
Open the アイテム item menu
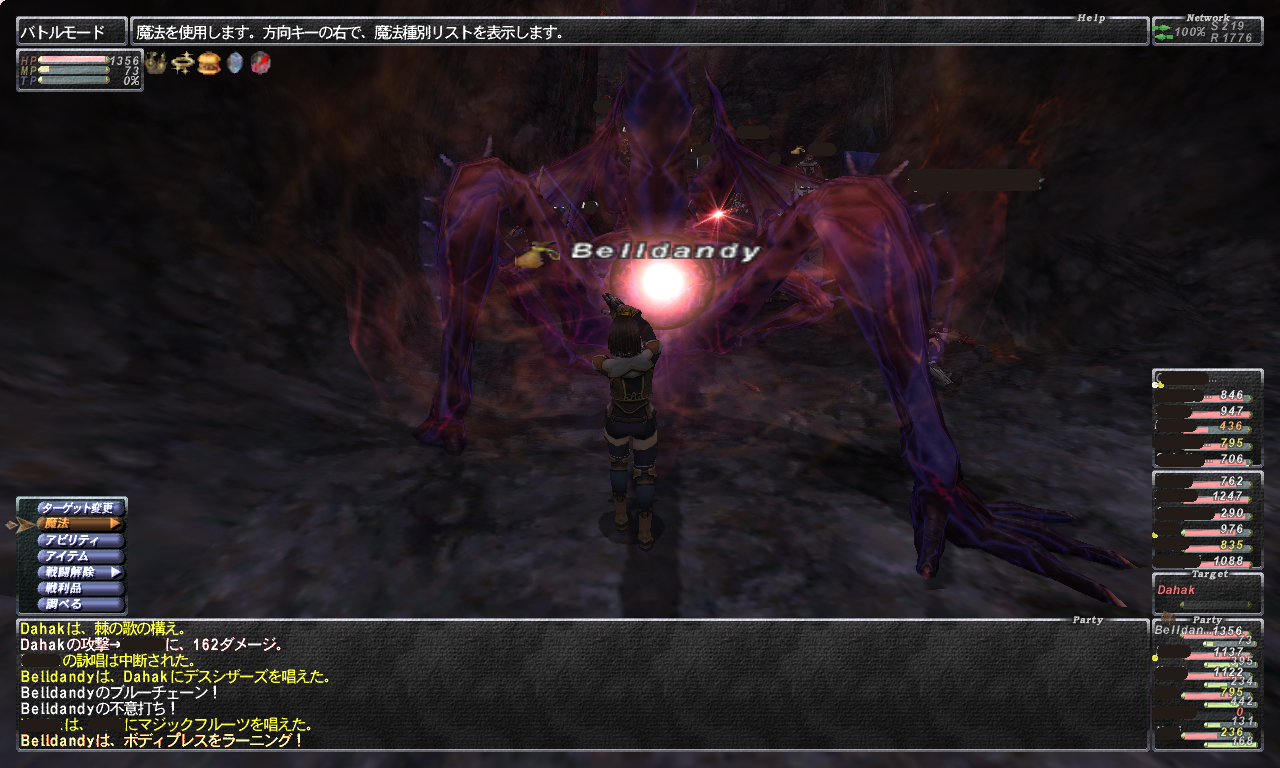79,556
